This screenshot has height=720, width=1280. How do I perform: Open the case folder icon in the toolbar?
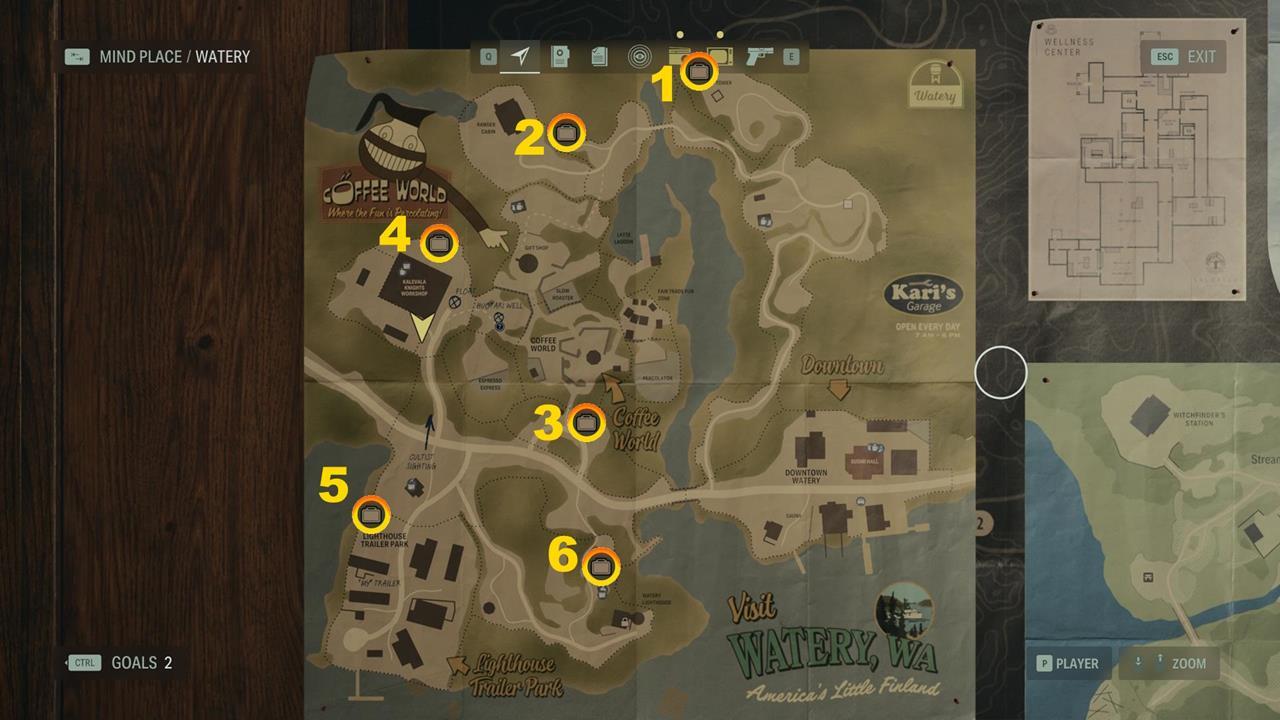tap(560, 57)
